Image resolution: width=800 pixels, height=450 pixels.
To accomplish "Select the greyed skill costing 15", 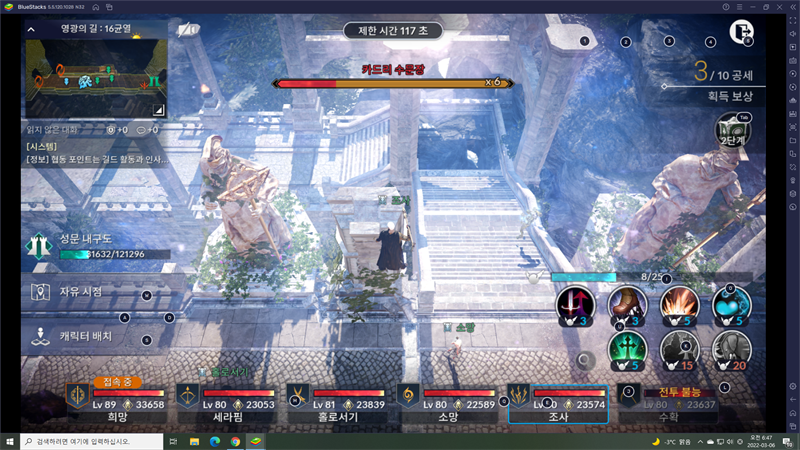I will [x=680, y=350].
